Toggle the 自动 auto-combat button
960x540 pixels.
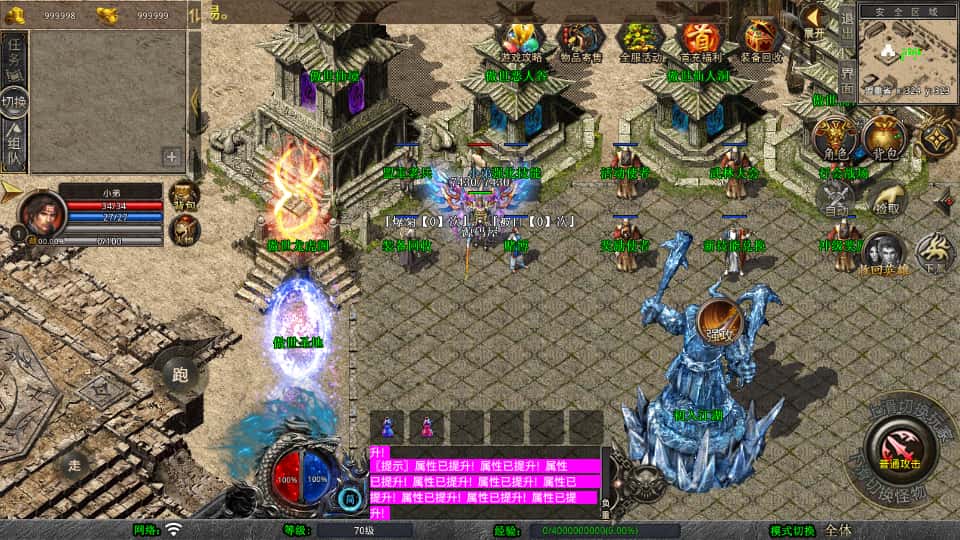(x=834, y=200)
